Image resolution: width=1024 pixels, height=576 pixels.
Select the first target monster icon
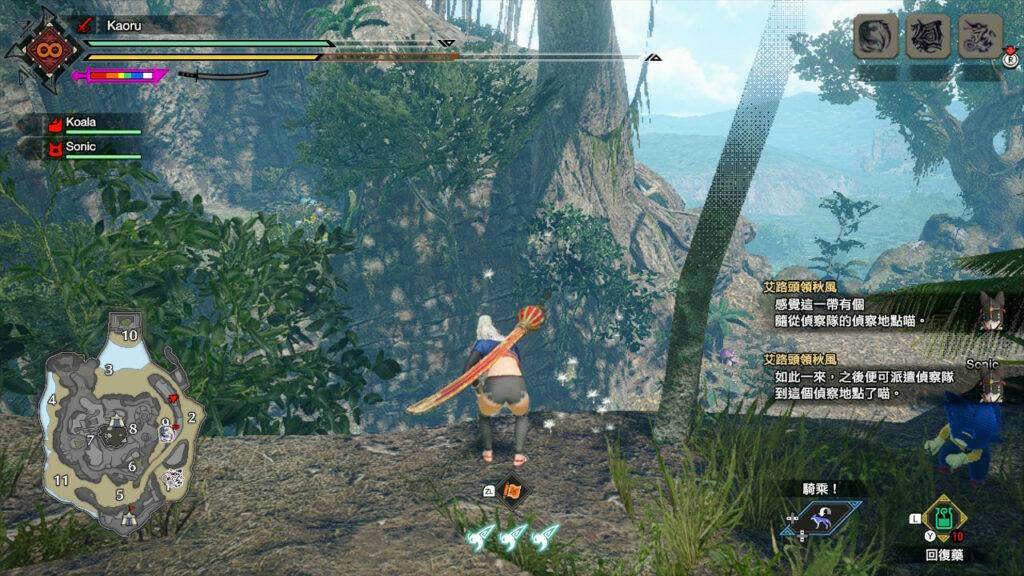click(x=875, y=38)
